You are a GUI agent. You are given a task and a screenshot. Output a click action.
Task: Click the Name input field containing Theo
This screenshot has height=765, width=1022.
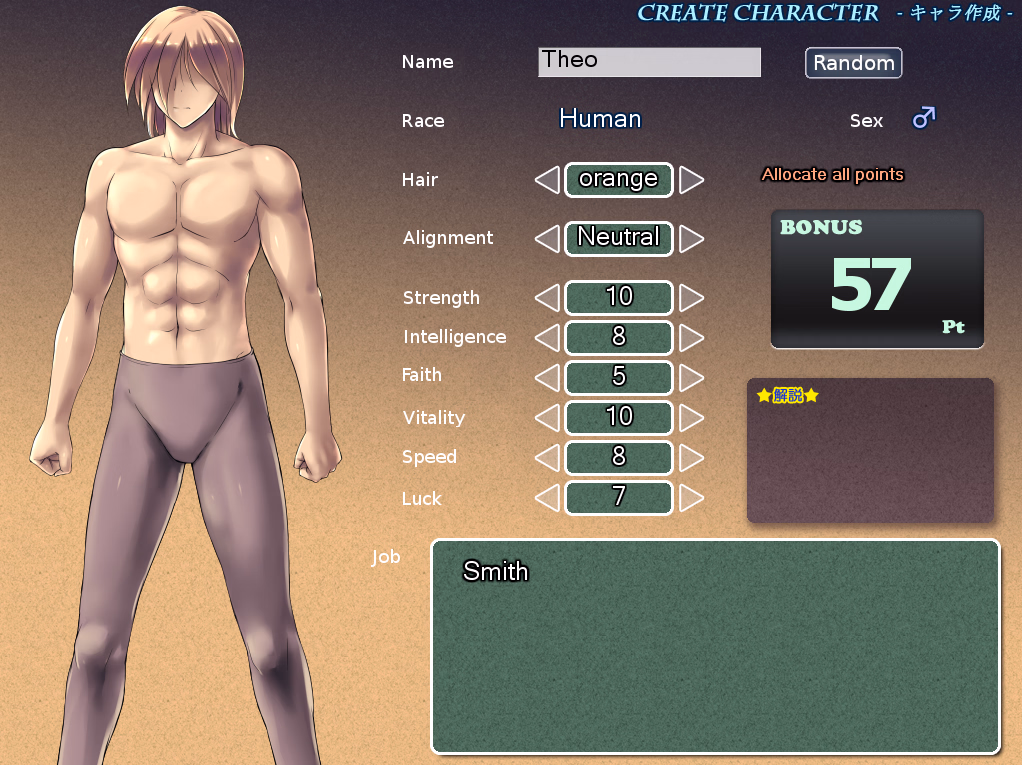pyautogui.click(x=649, y=62)
